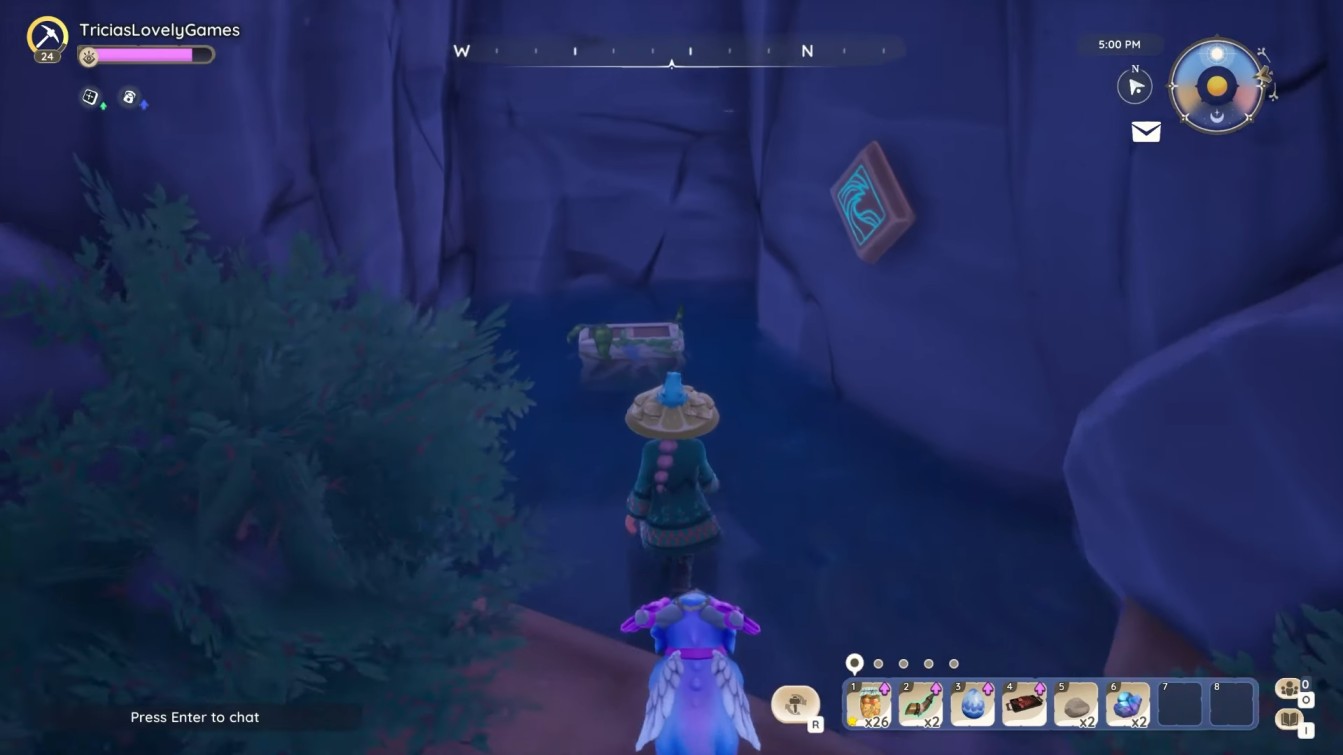Select the grill tray in hotbar slot 4
Image resolution: width=1343 pixels, height=755 pixels.
(x=1023, y=704)
